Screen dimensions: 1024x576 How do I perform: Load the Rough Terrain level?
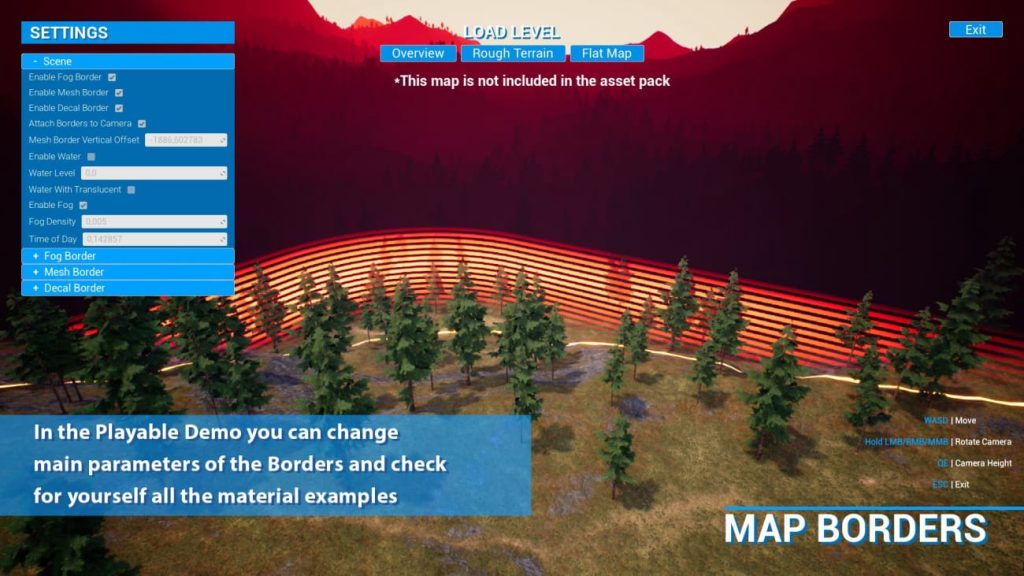coord(513,53)
